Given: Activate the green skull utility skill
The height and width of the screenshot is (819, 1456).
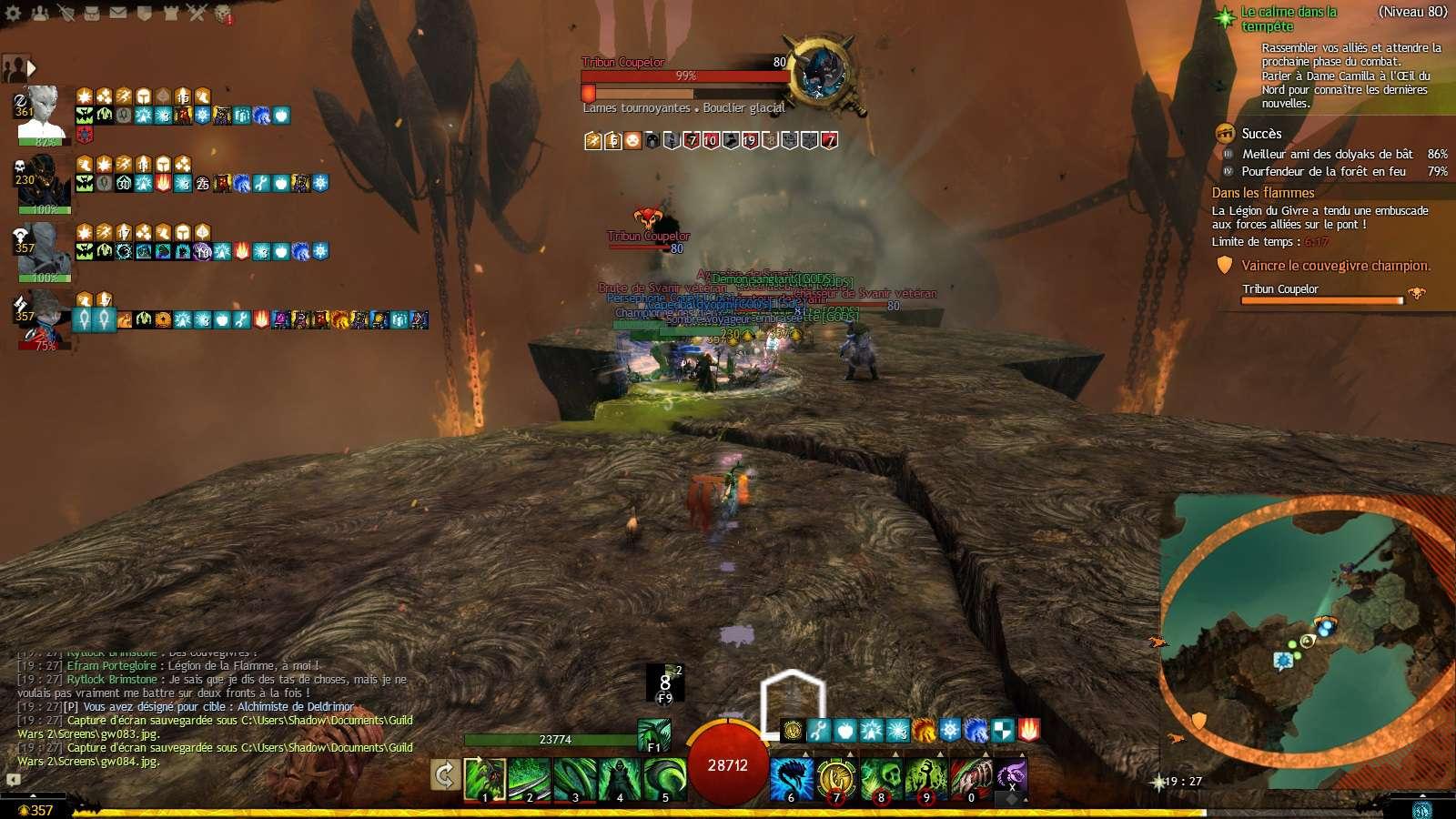Looking at the screenshot, I should tap(880, 779).
